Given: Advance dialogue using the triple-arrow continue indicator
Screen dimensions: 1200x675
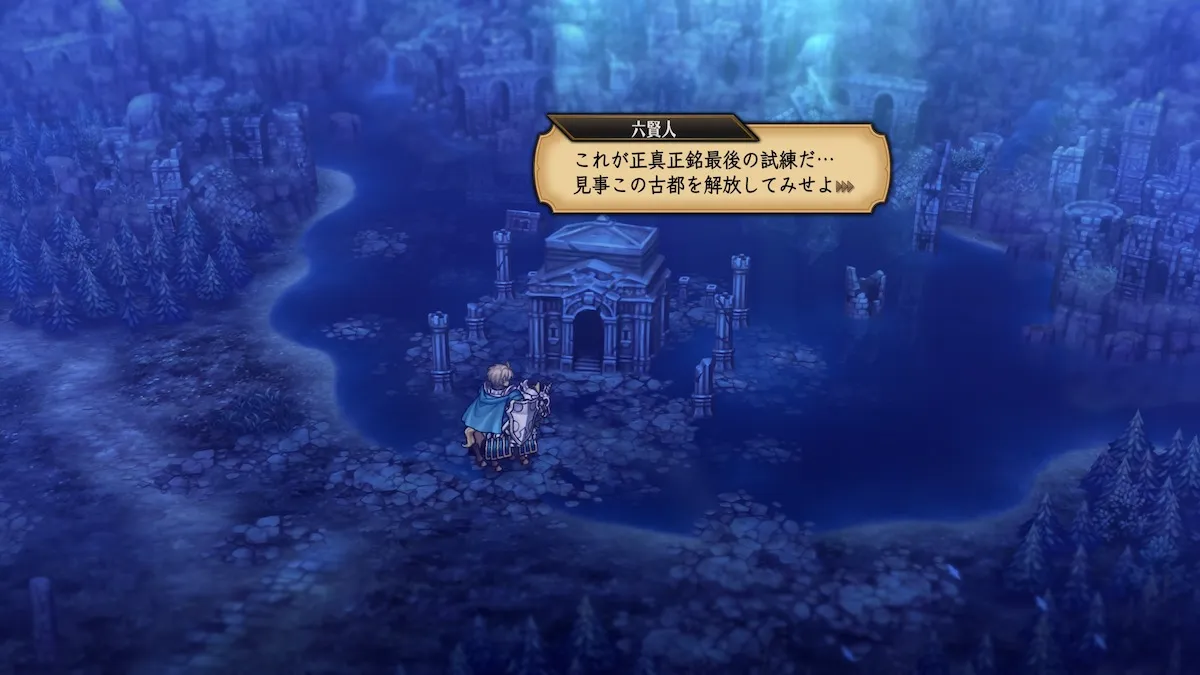Looking at the screenshot, I should (846, 187).
